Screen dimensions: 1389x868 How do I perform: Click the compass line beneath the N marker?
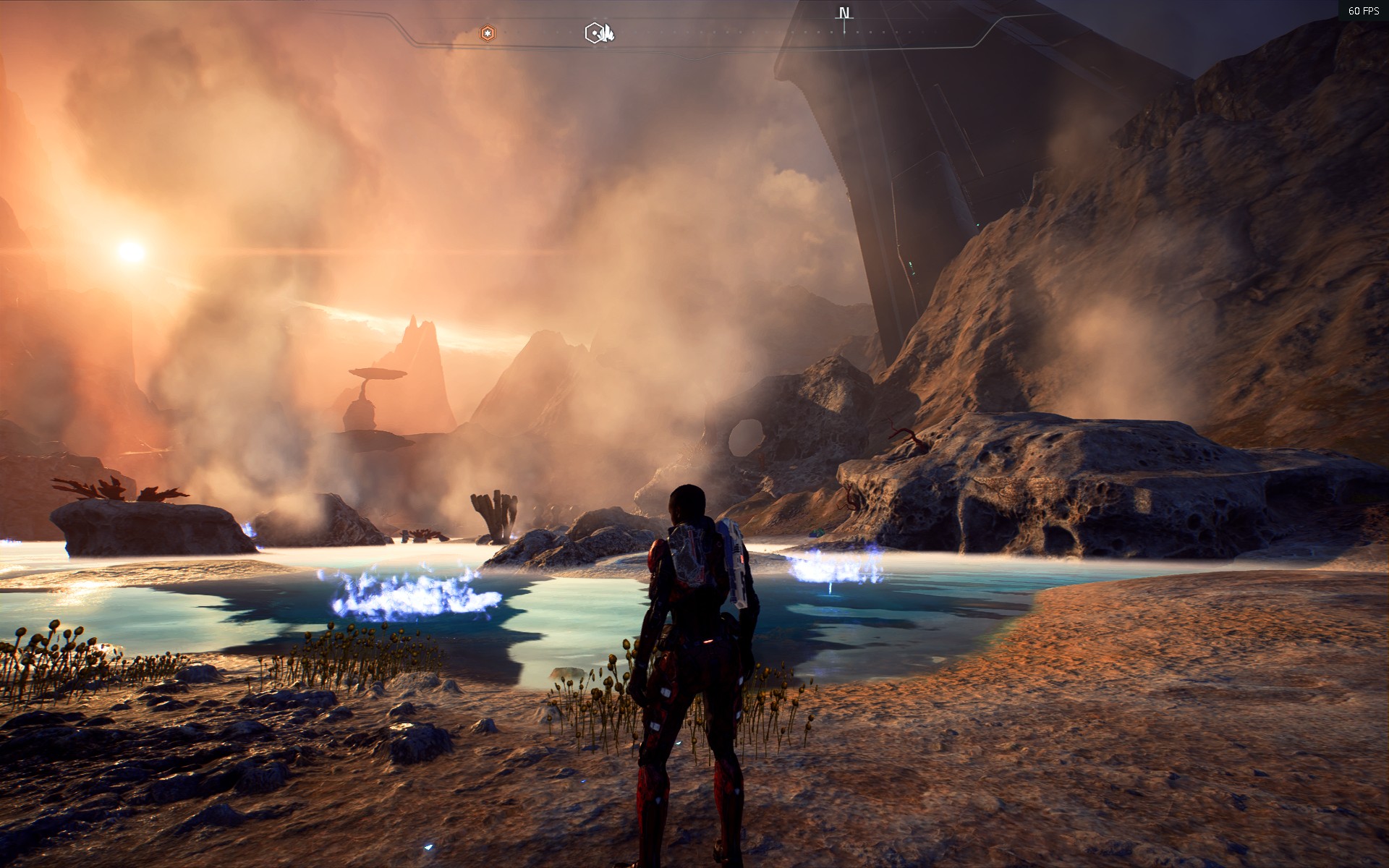tap(844, 27)
